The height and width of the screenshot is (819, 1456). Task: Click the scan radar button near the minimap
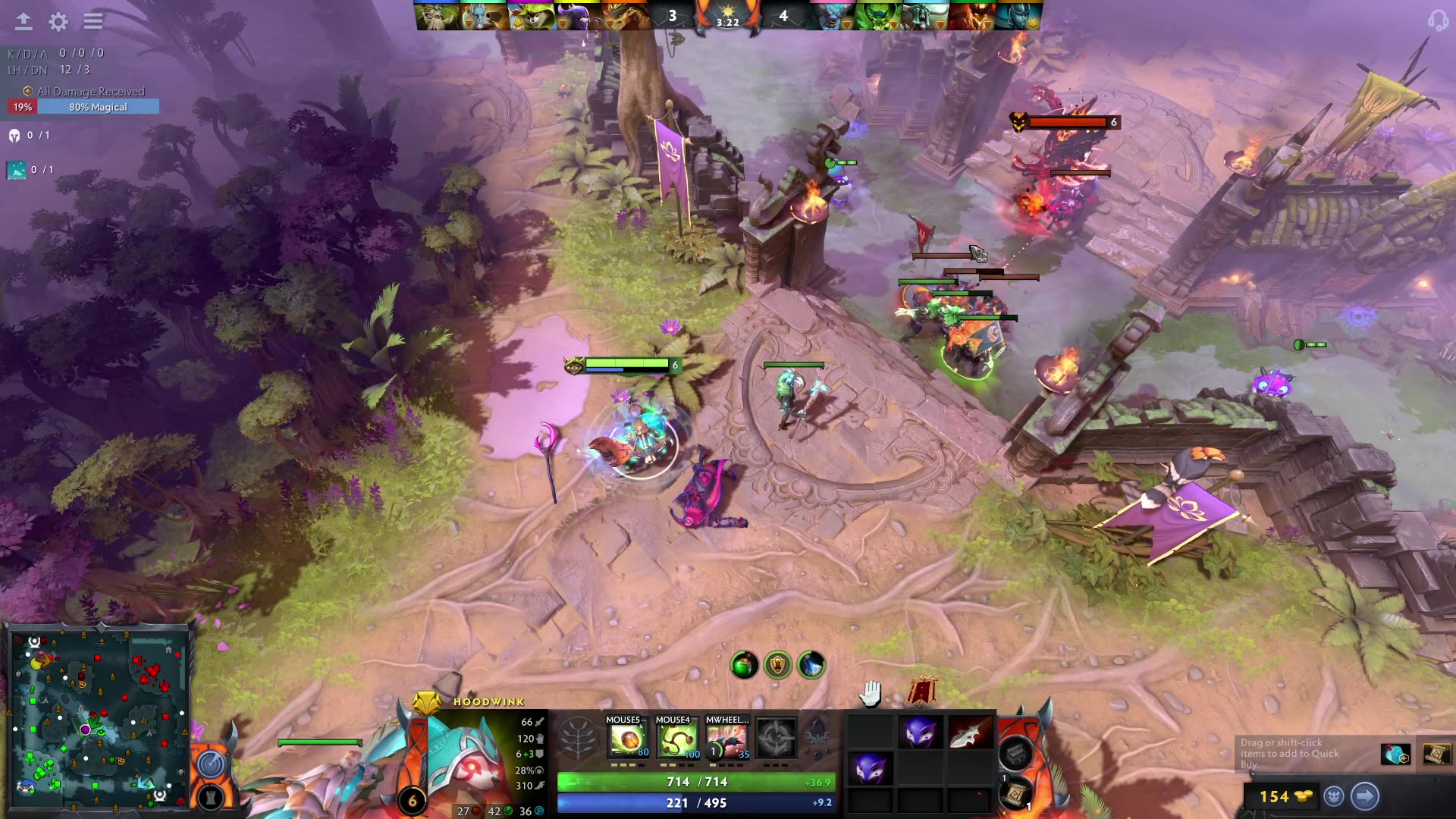[x=212, y=764]
